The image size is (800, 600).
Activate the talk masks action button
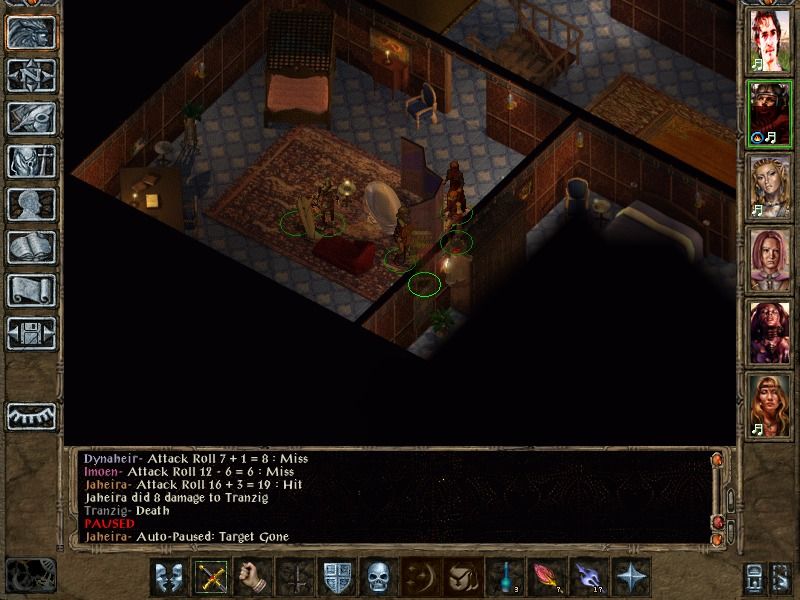169,577
